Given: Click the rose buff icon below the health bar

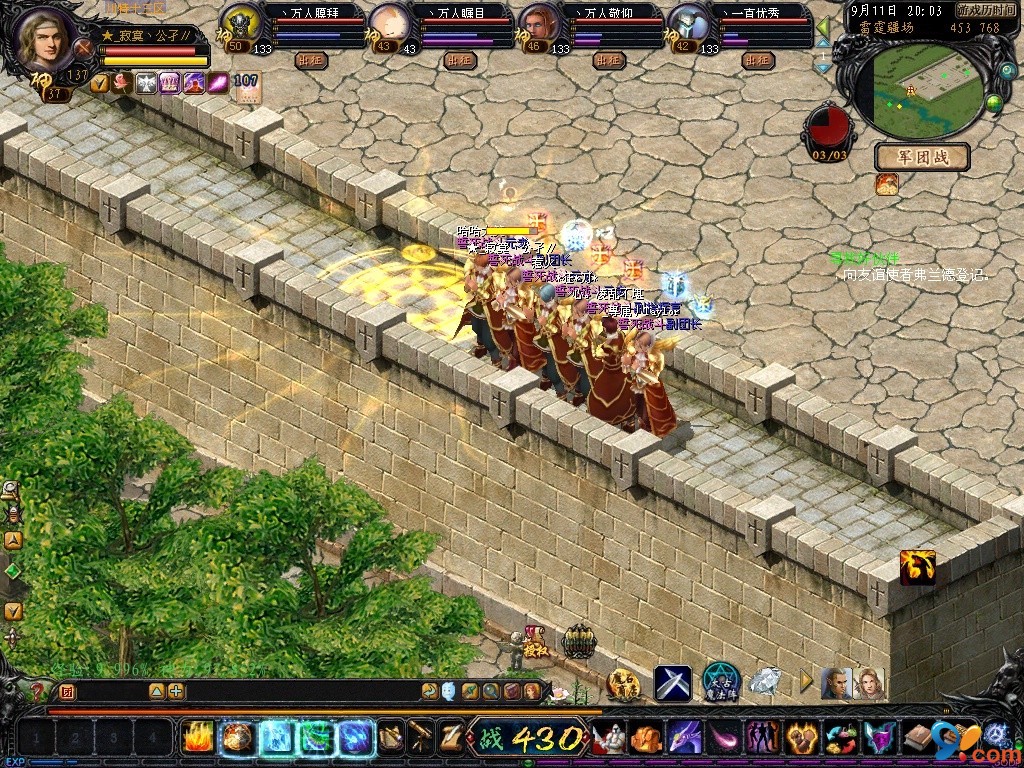Looking at the screenshot, I should point(122,83).
